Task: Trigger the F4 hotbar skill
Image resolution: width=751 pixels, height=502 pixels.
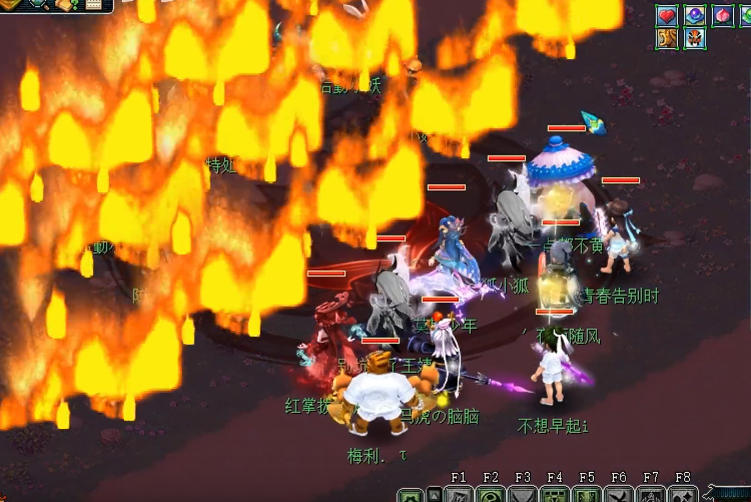Action: point(554,495)
